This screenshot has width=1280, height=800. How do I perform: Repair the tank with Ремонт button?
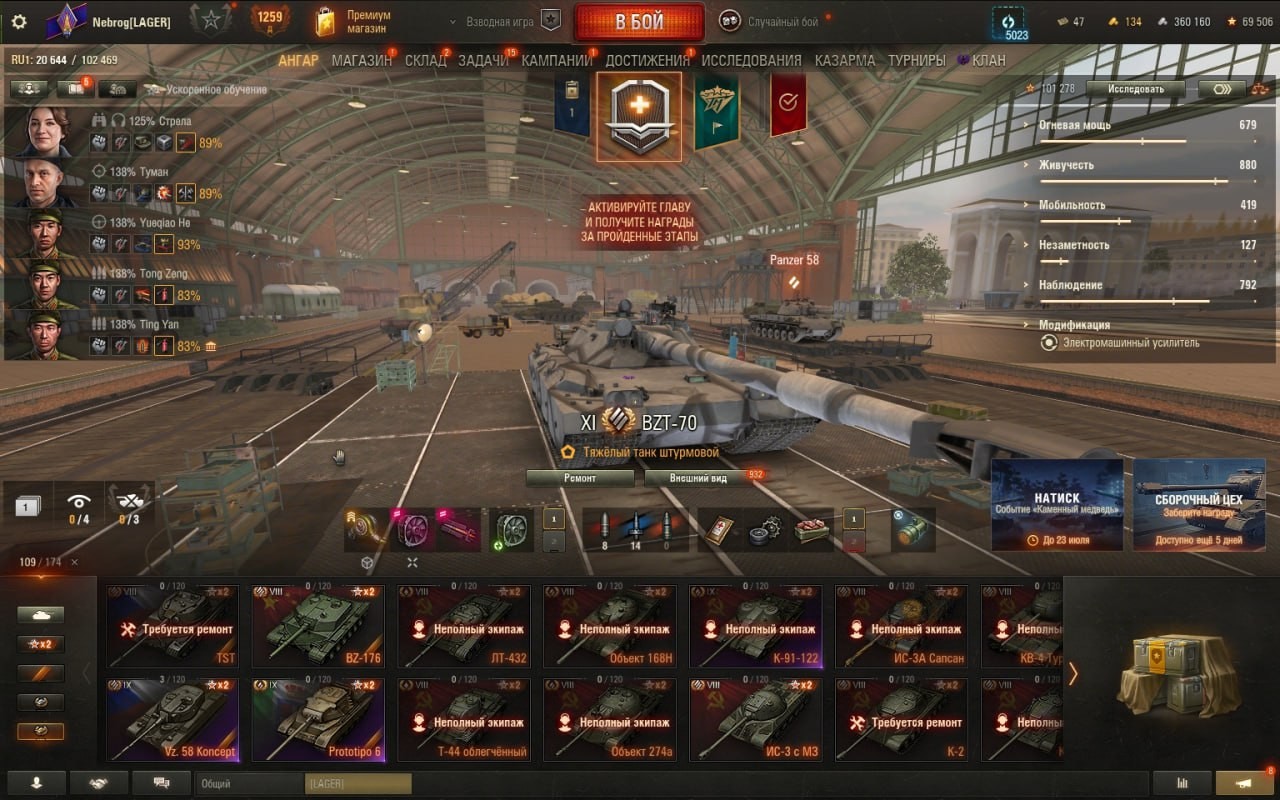coord(580,478)
